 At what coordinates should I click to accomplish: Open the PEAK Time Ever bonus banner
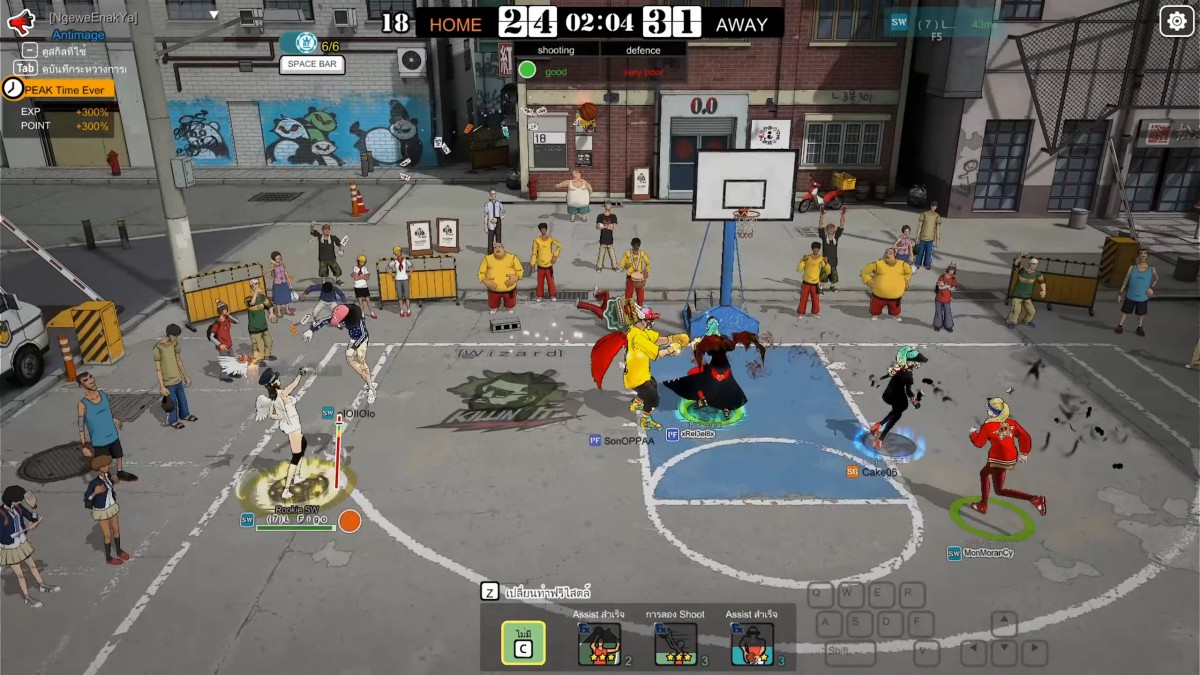tap(59, 89)
